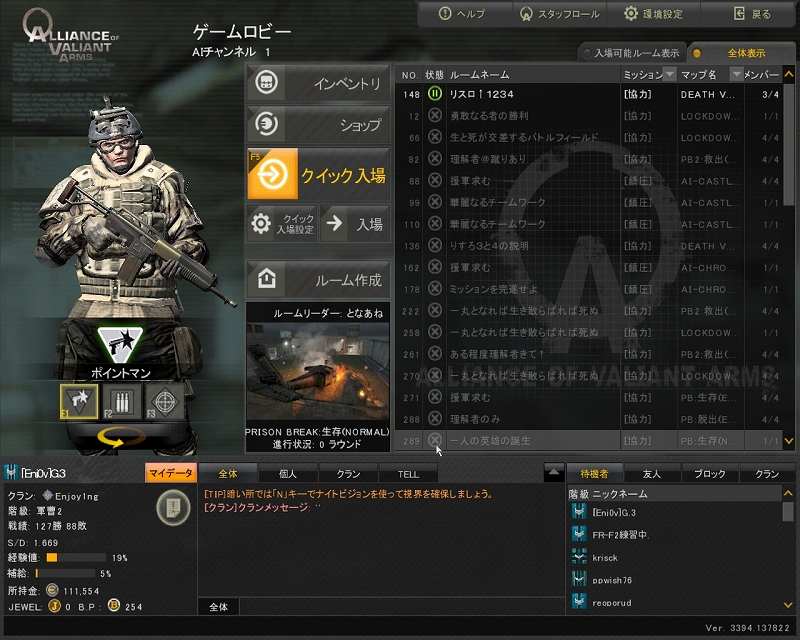800x640 pixels.
Task: Click the 入場 enter room button
Action: [x=355, y=224]
